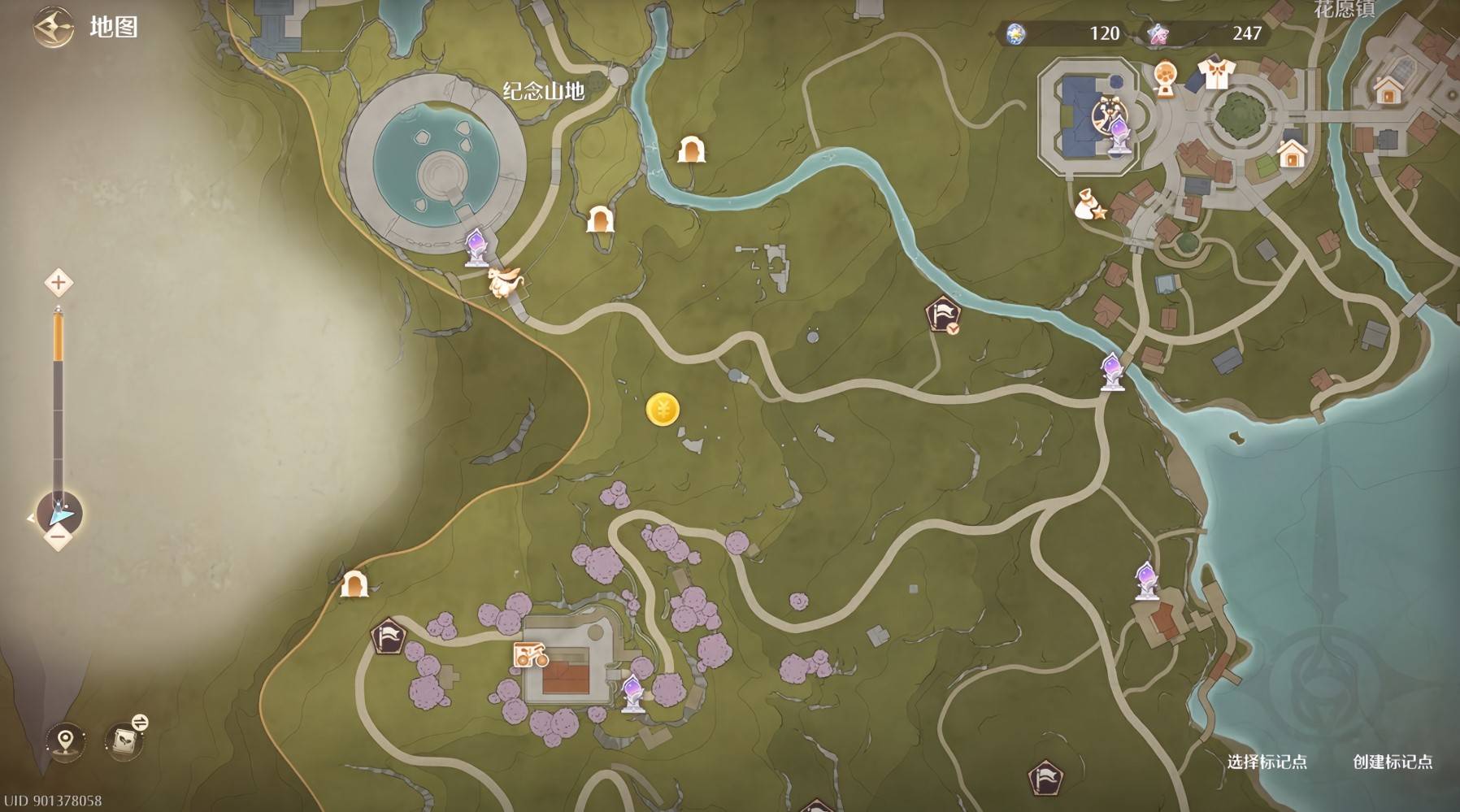Click the back button beside 地图 title
The image size is (1460, 812).
(x=53, y=27)
